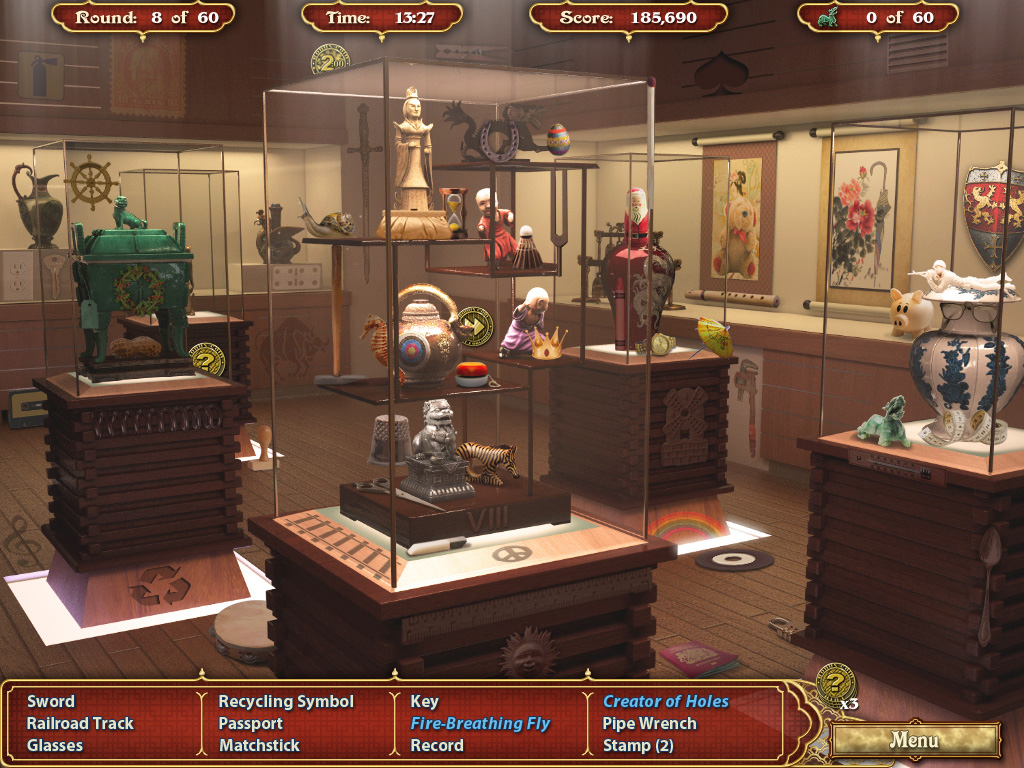Select the Recycling Symbol list entry

[x=286, y=702]
